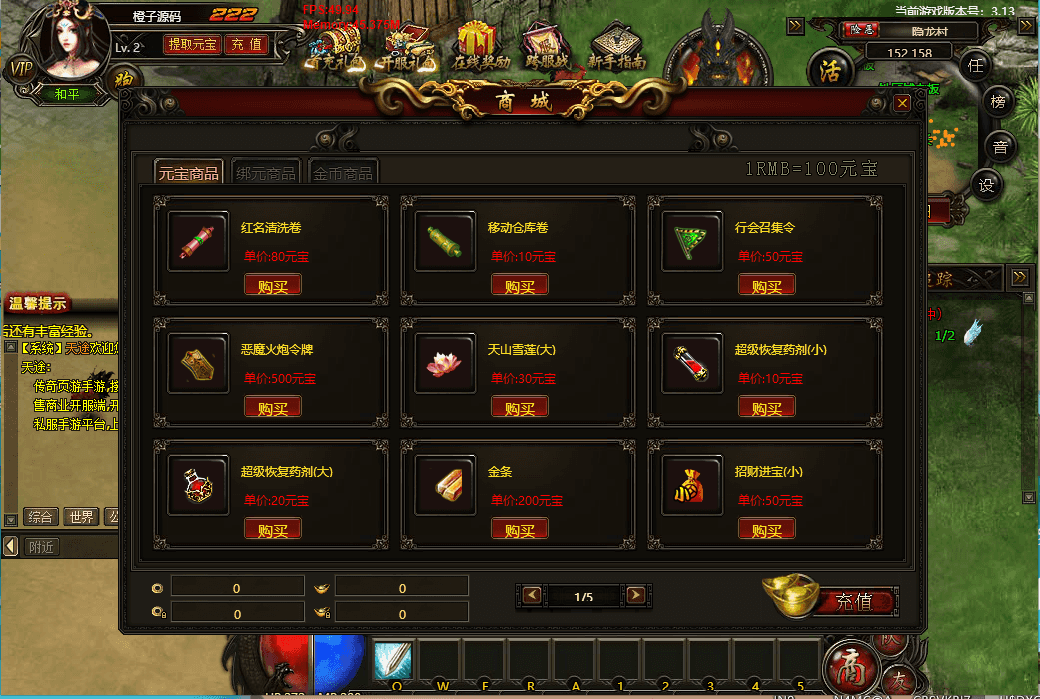Open the 新手指南 beginner guide
The image size is (1040, 699).
coord(615,46)
